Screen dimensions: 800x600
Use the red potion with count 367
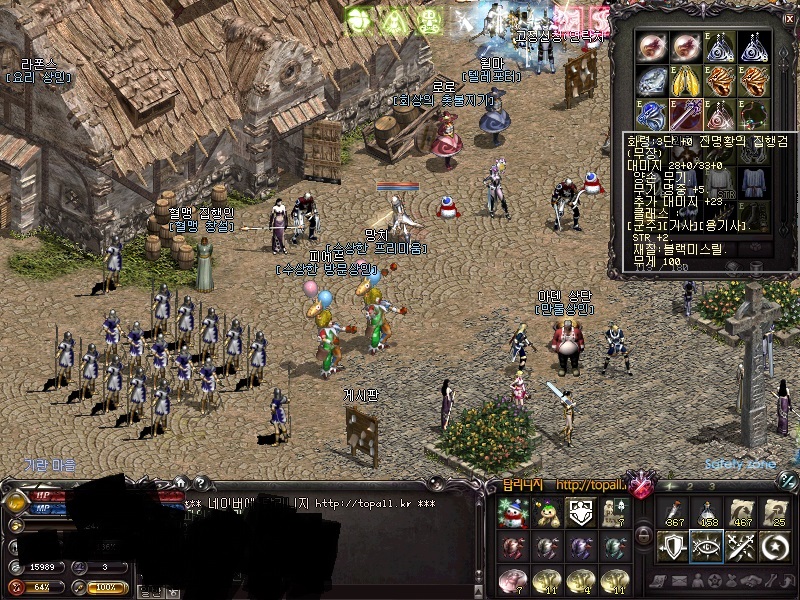673,513
